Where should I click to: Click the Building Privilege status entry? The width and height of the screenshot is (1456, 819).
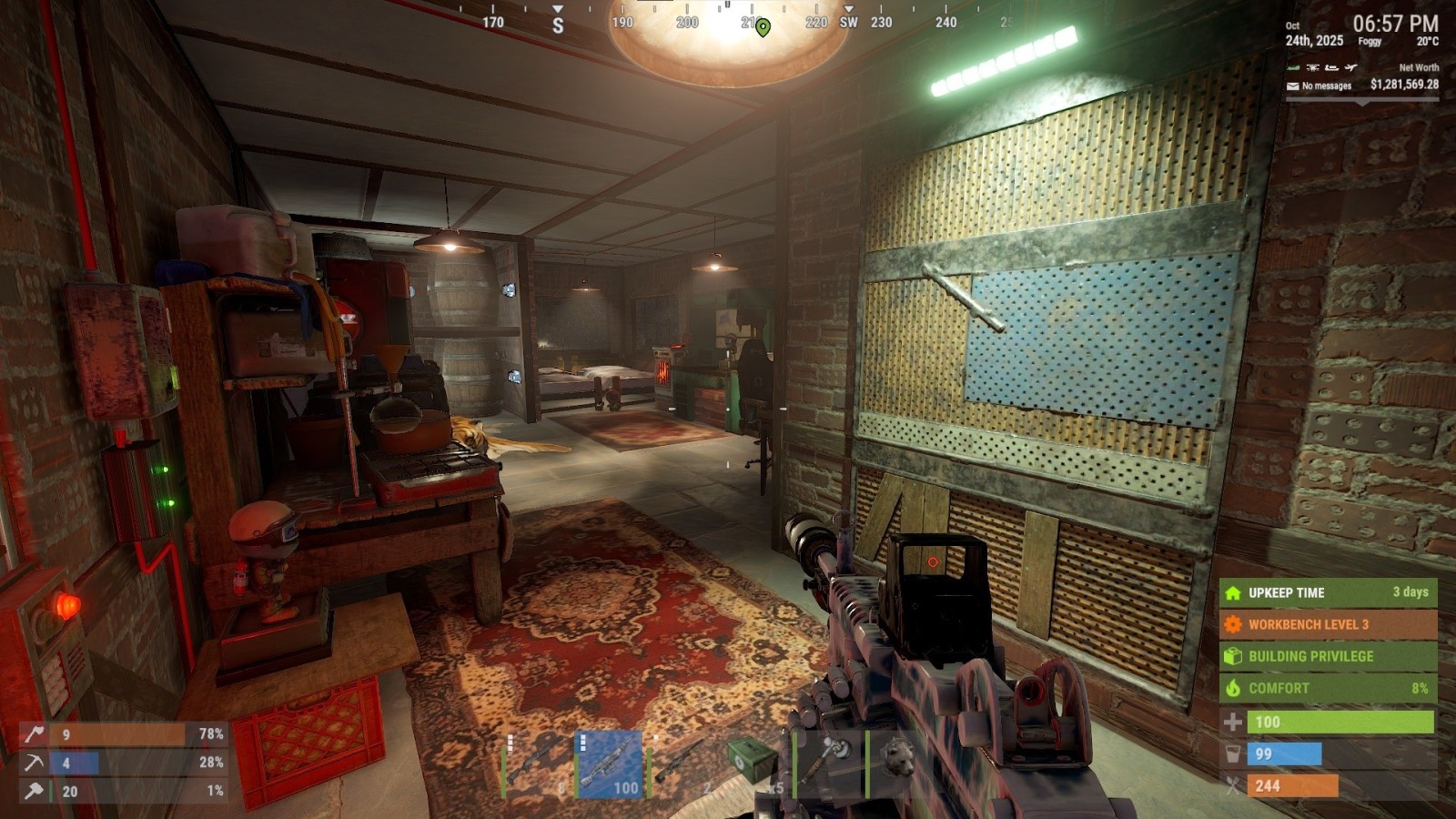tap(1328, 656)
